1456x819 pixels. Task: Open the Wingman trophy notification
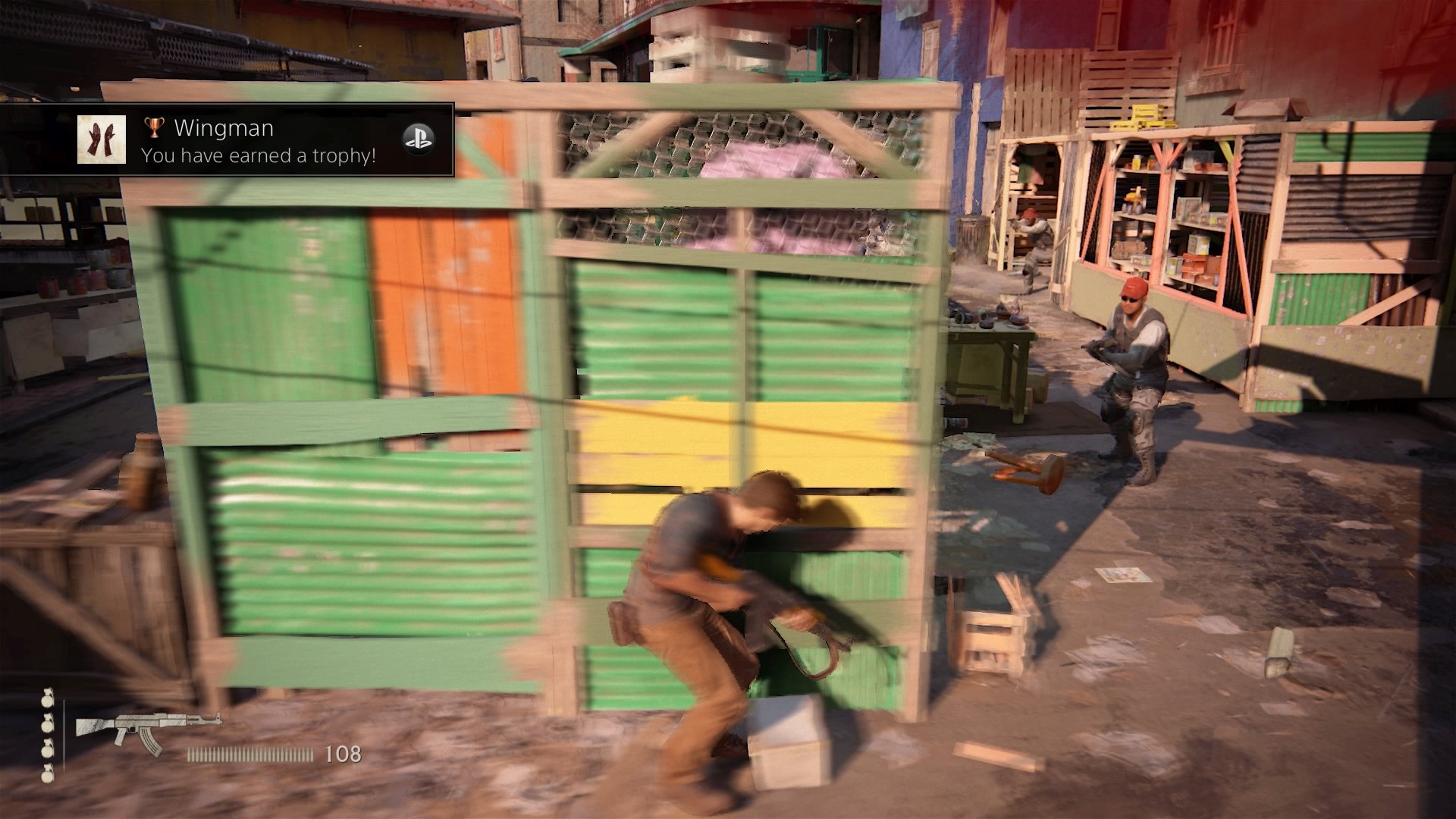258,141
